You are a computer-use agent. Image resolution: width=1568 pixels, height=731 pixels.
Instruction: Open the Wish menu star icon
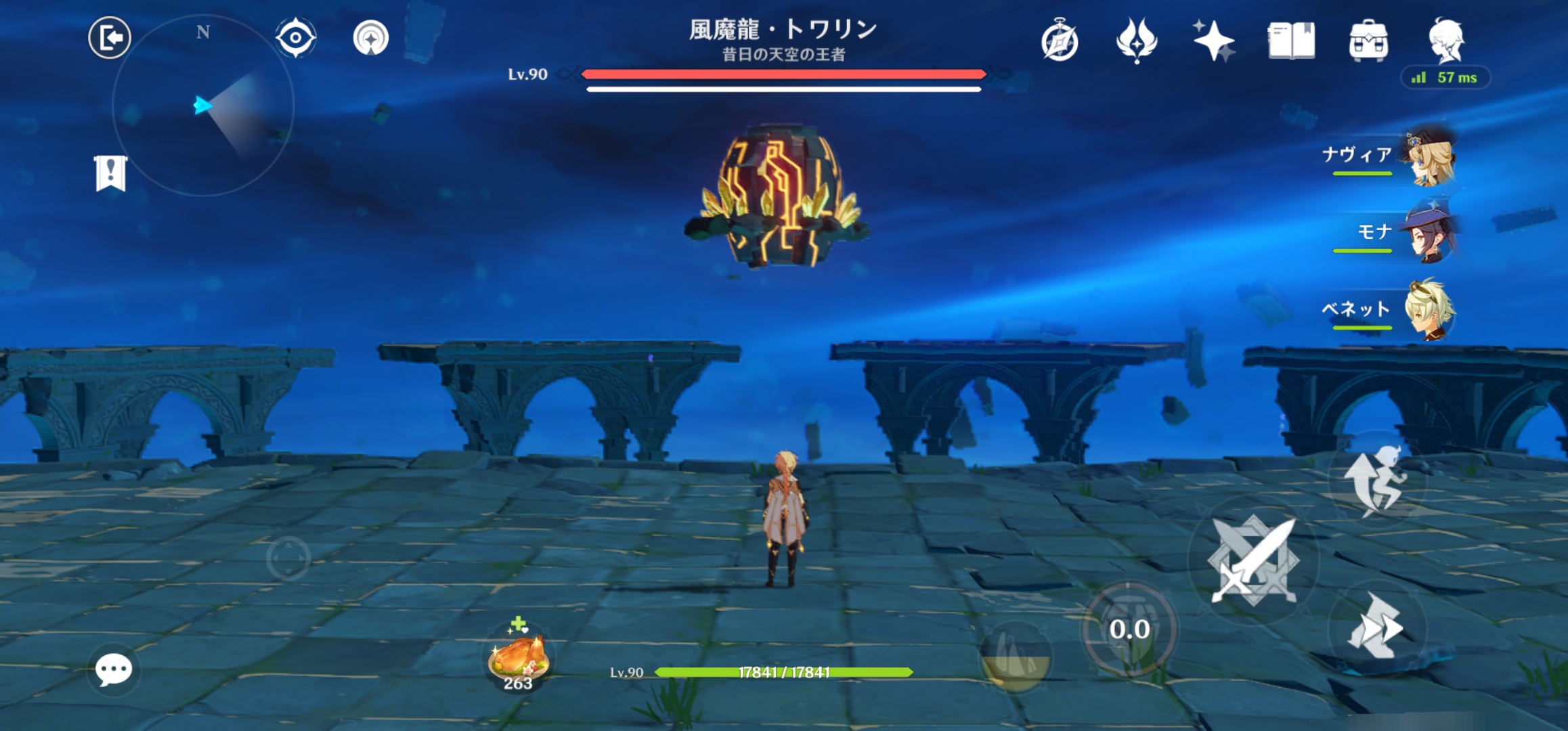(x=1214, y=41)
